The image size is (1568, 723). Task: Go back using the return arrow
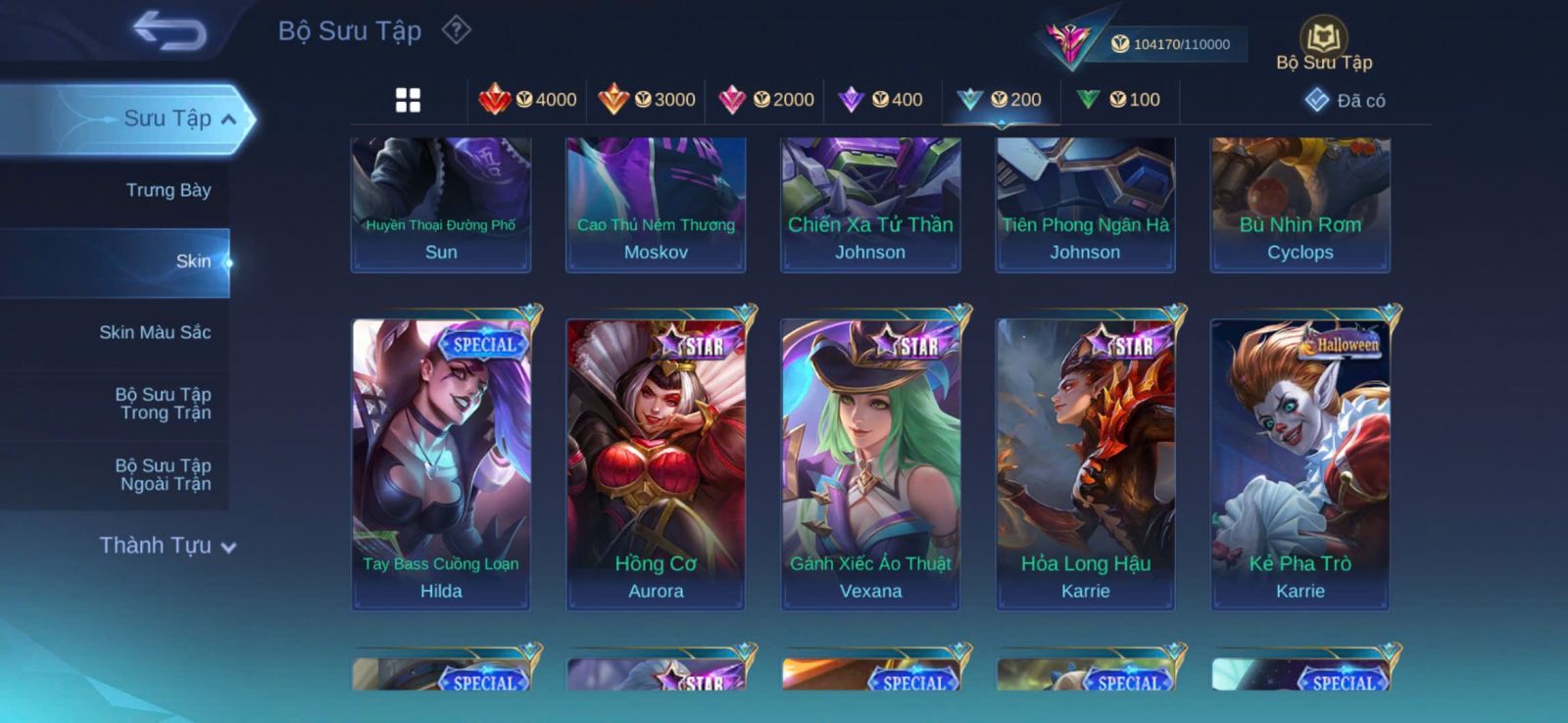[x=170, y=30]
